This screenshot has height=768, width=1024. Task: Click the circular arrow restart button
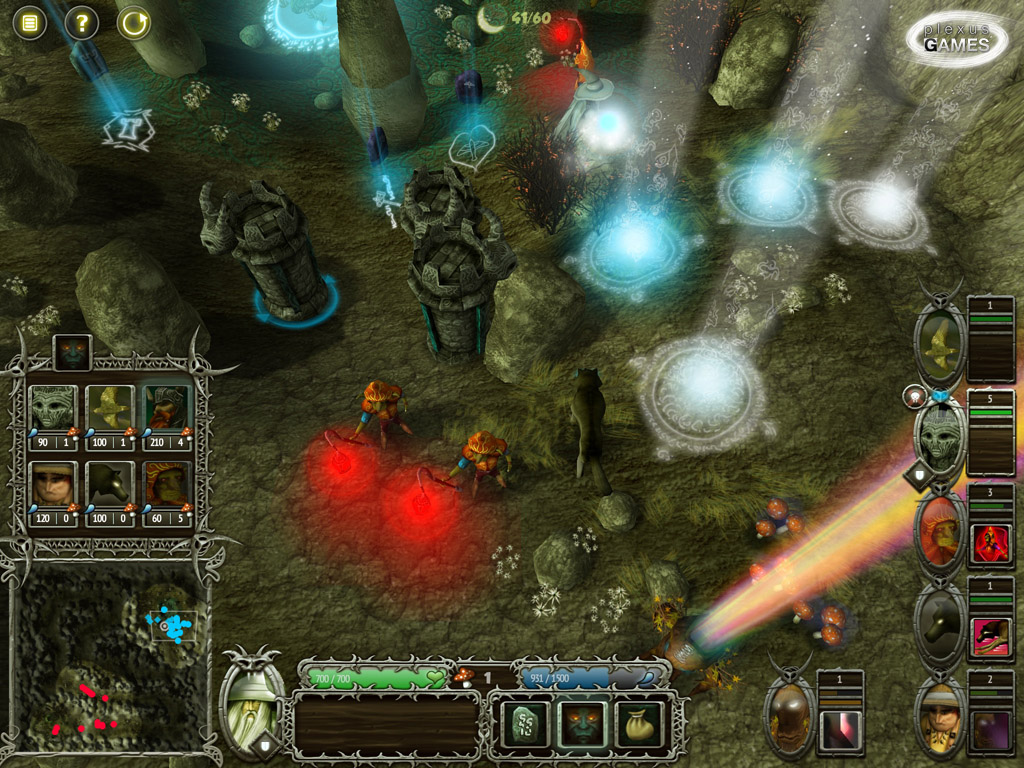pyautogui.click(x=133, y=22)
